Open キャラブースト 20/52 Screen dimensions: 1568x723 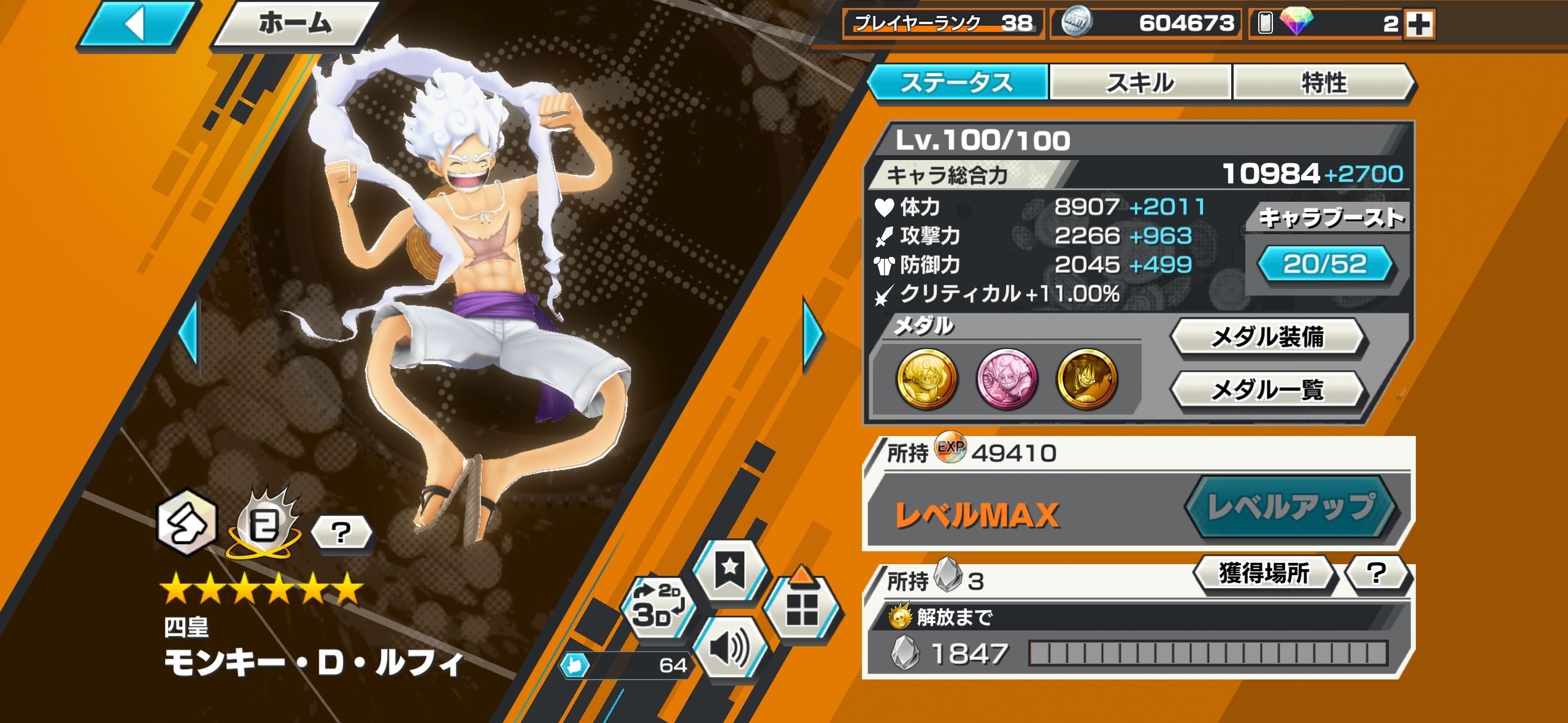pyautogui.click(x=1325, y=264)
